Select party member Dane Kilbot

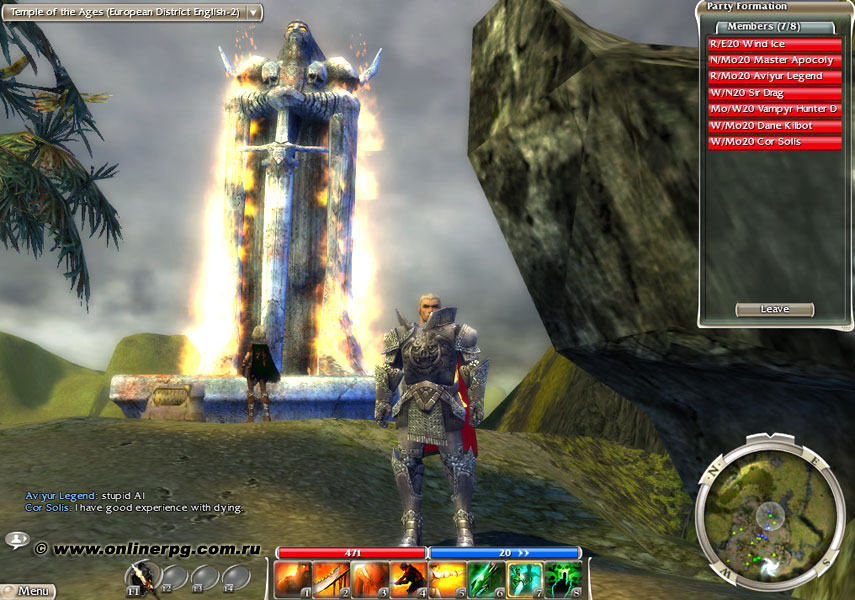coord(773,126)
